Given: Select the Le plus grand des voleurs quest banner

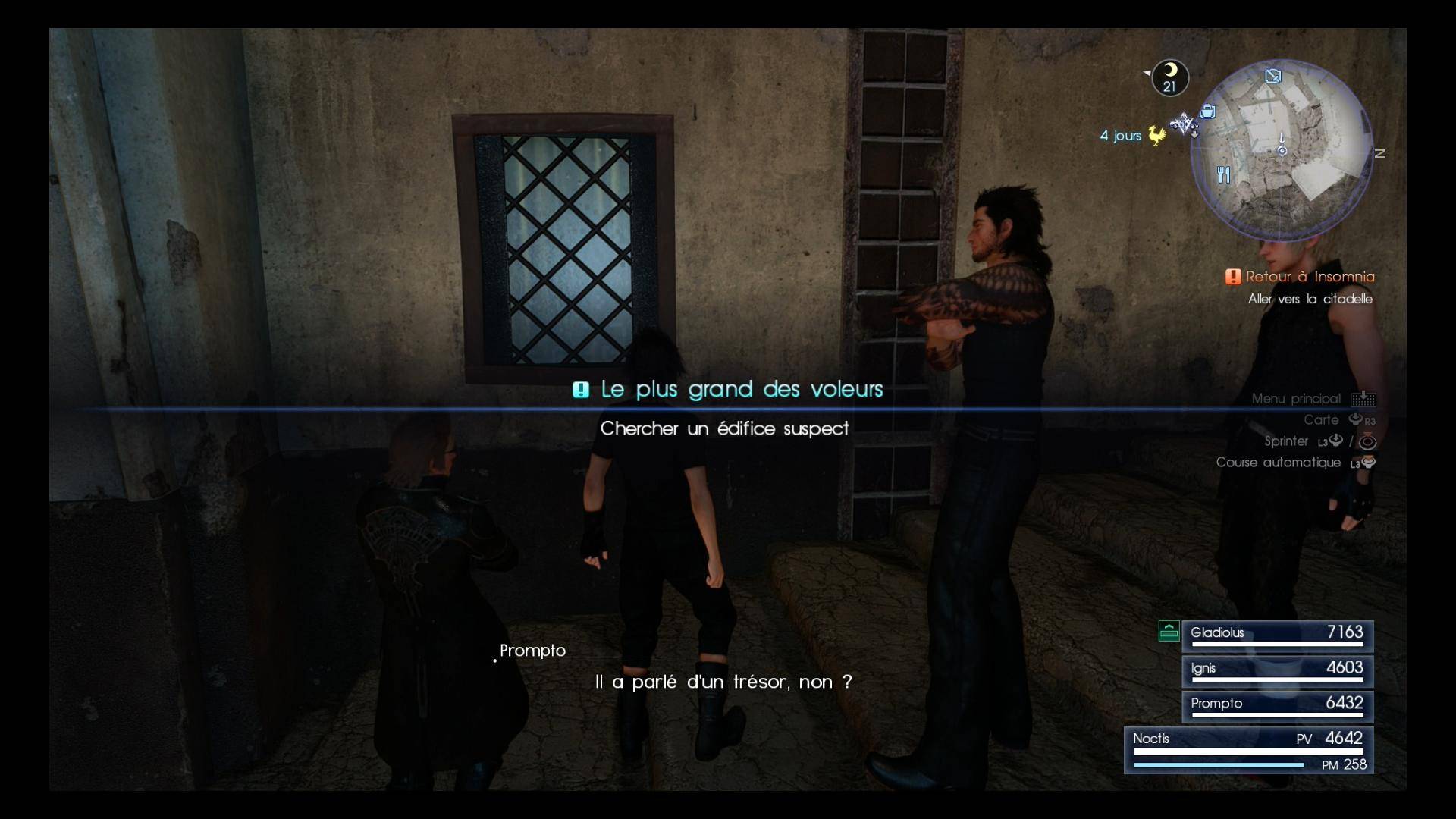Looking at the screenshot, I should pyautogui.click(x=741, y=389).
